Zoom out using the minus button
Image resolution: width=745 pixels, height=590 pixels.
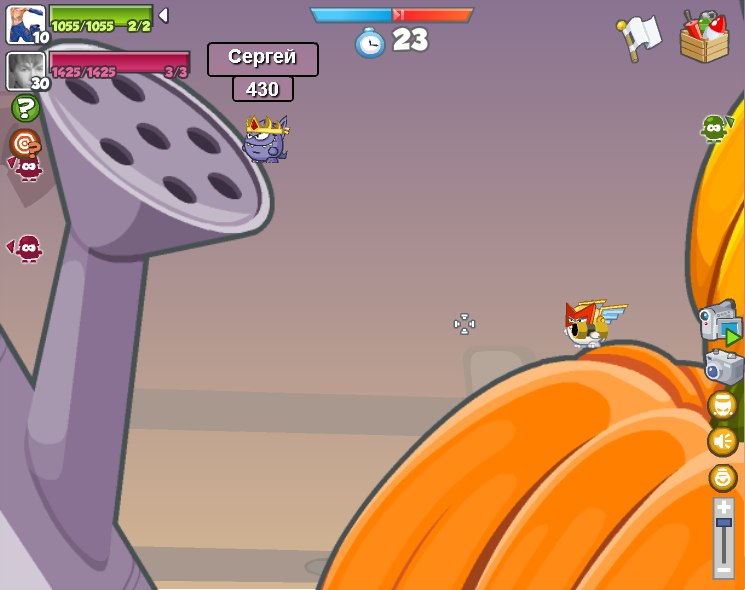point(723,569)
